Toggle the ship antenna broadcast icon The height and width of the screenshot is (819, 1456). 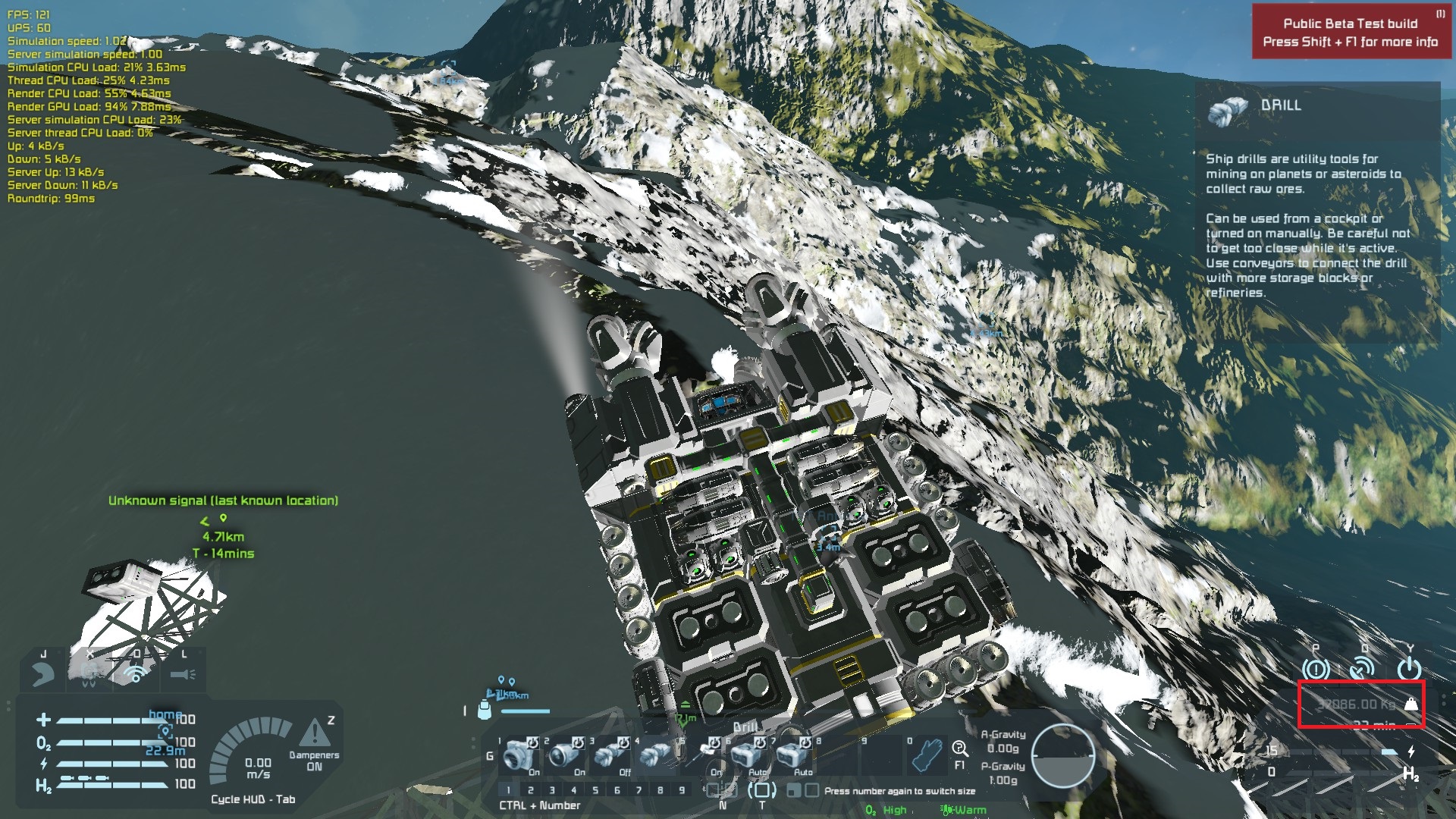(x=1363, y=669)
